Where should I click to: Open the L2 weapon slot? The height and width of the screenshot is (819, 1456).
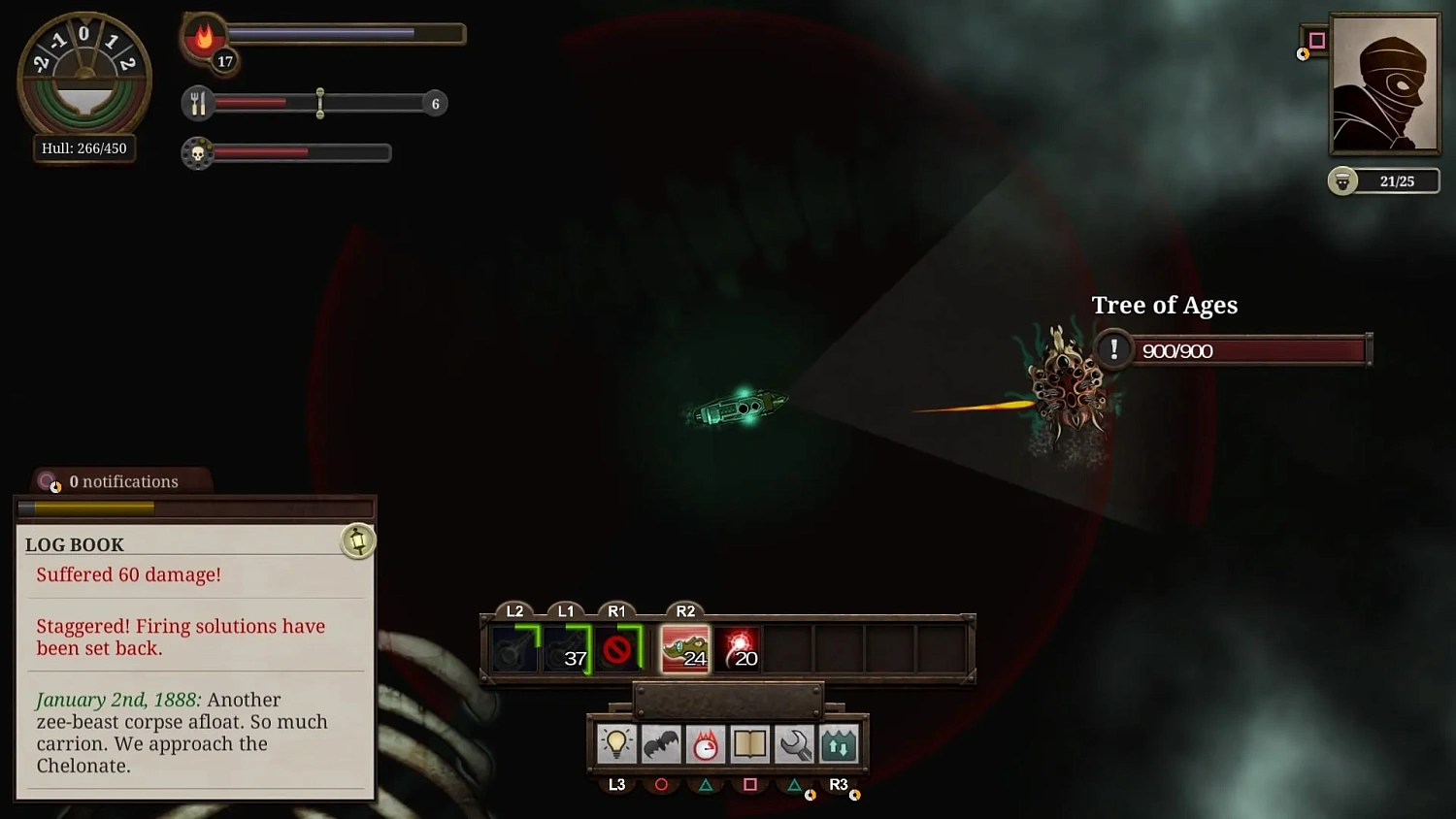pos(514,647)
